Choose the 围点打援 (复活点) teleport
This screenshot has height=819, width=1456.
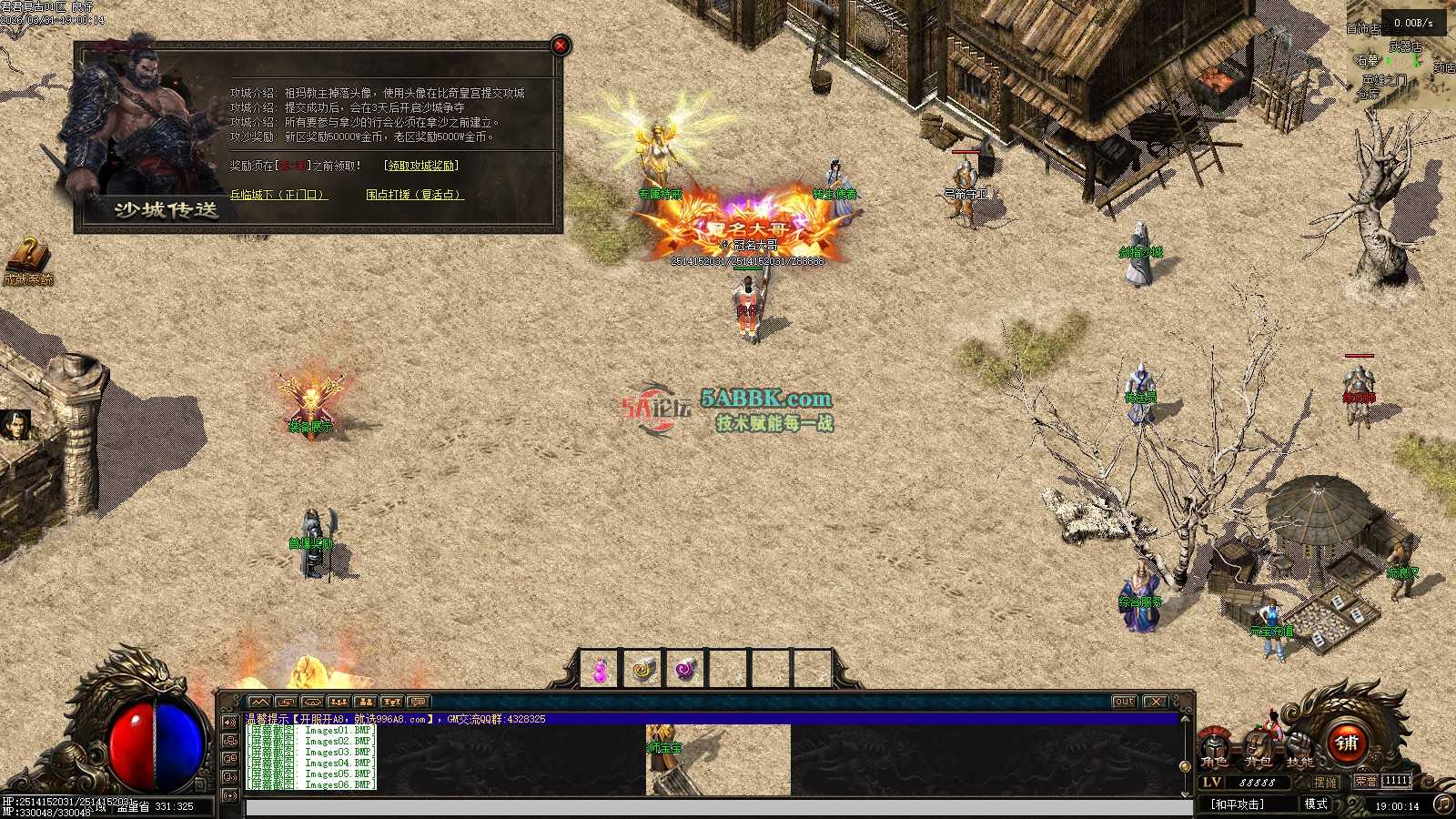[x=415, y=195]
